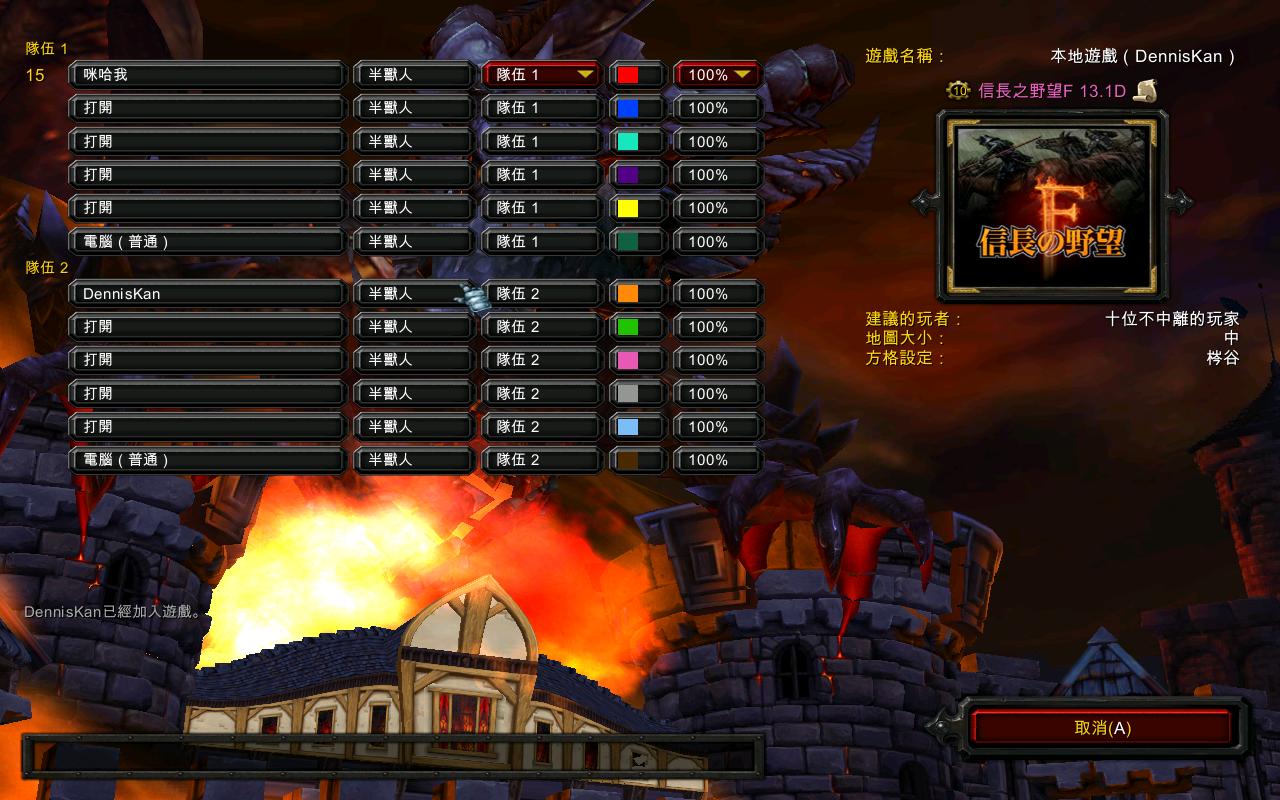
Task: Choose the gray color swatch
Action: 628,394
